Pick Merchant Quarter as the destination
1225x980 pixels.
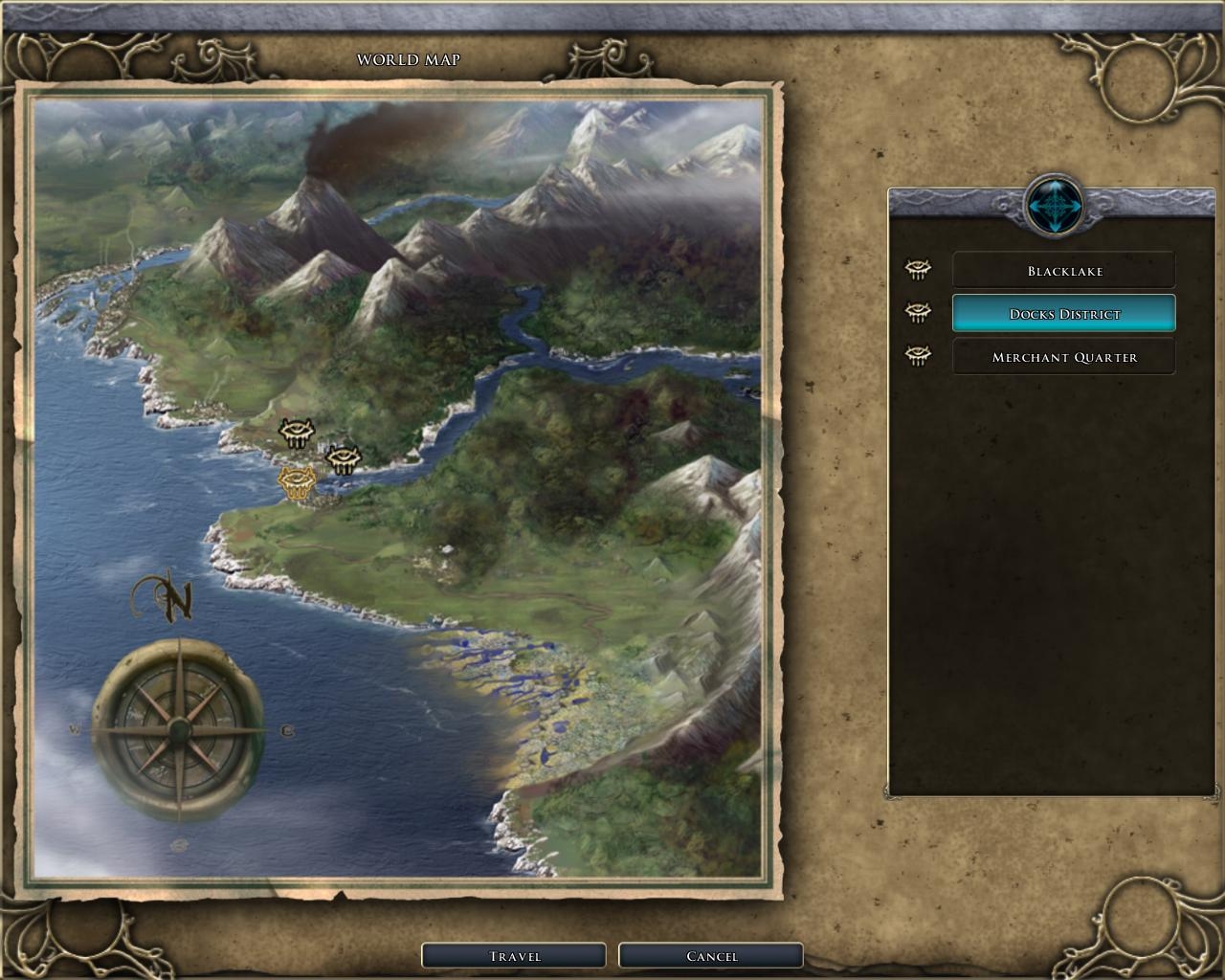tap(1063, 357)
